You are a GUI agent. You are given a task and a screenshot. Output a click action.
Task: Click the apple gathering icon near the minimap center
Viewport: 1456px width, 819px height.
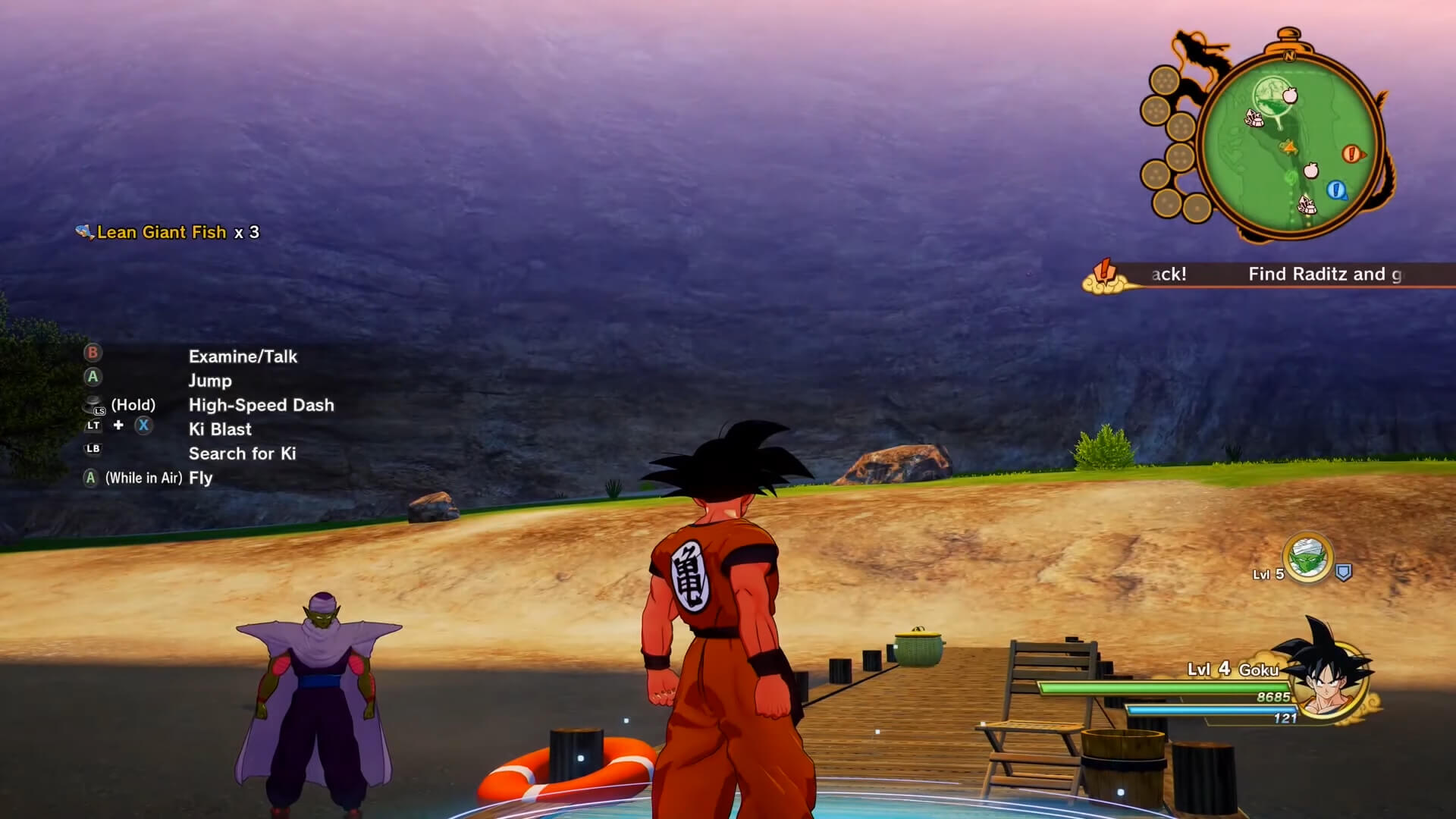1310,171
